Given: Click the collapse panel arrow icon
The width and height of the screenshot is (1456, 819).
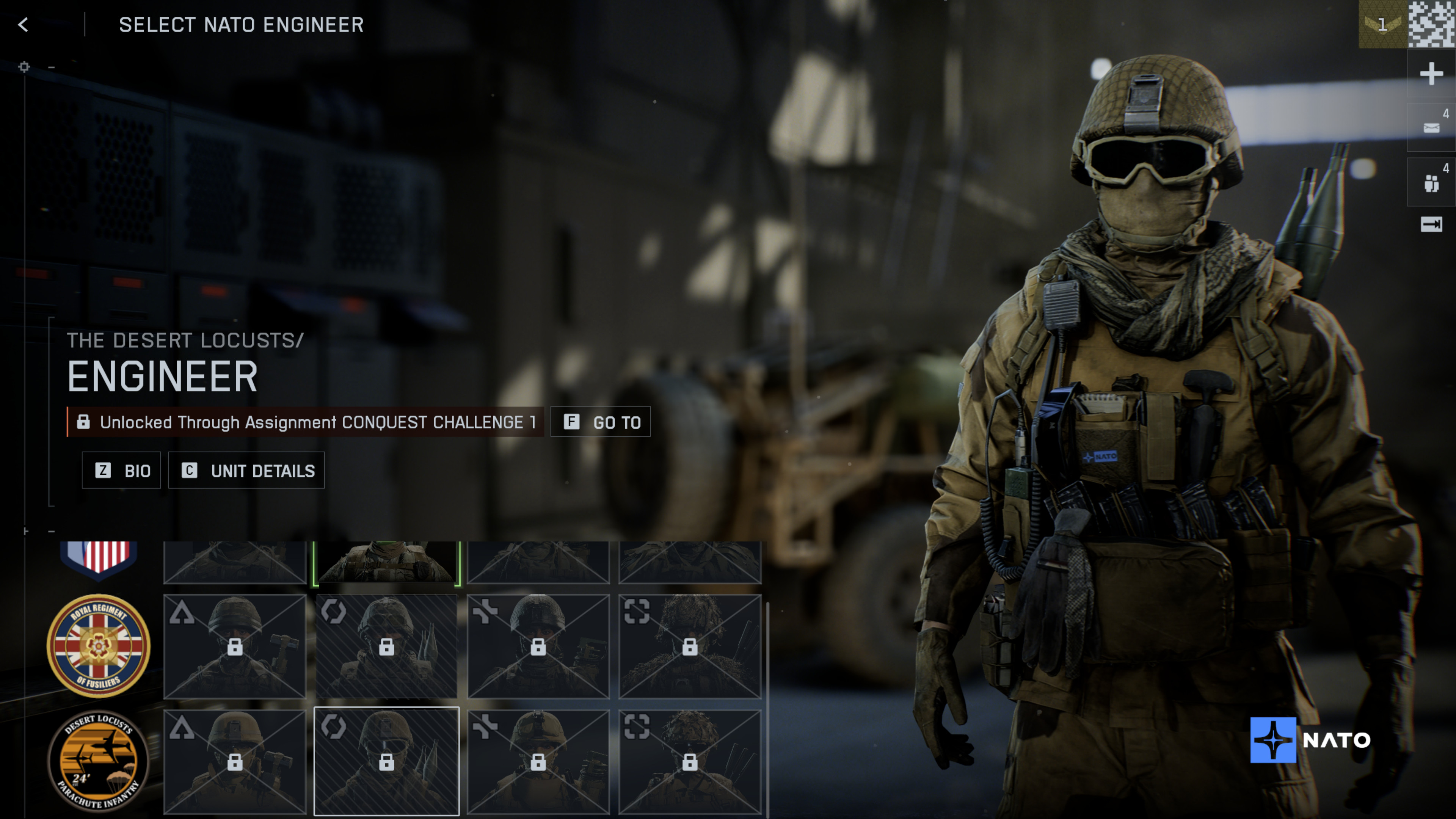Looking at the screenshot, I should 1431,224.
